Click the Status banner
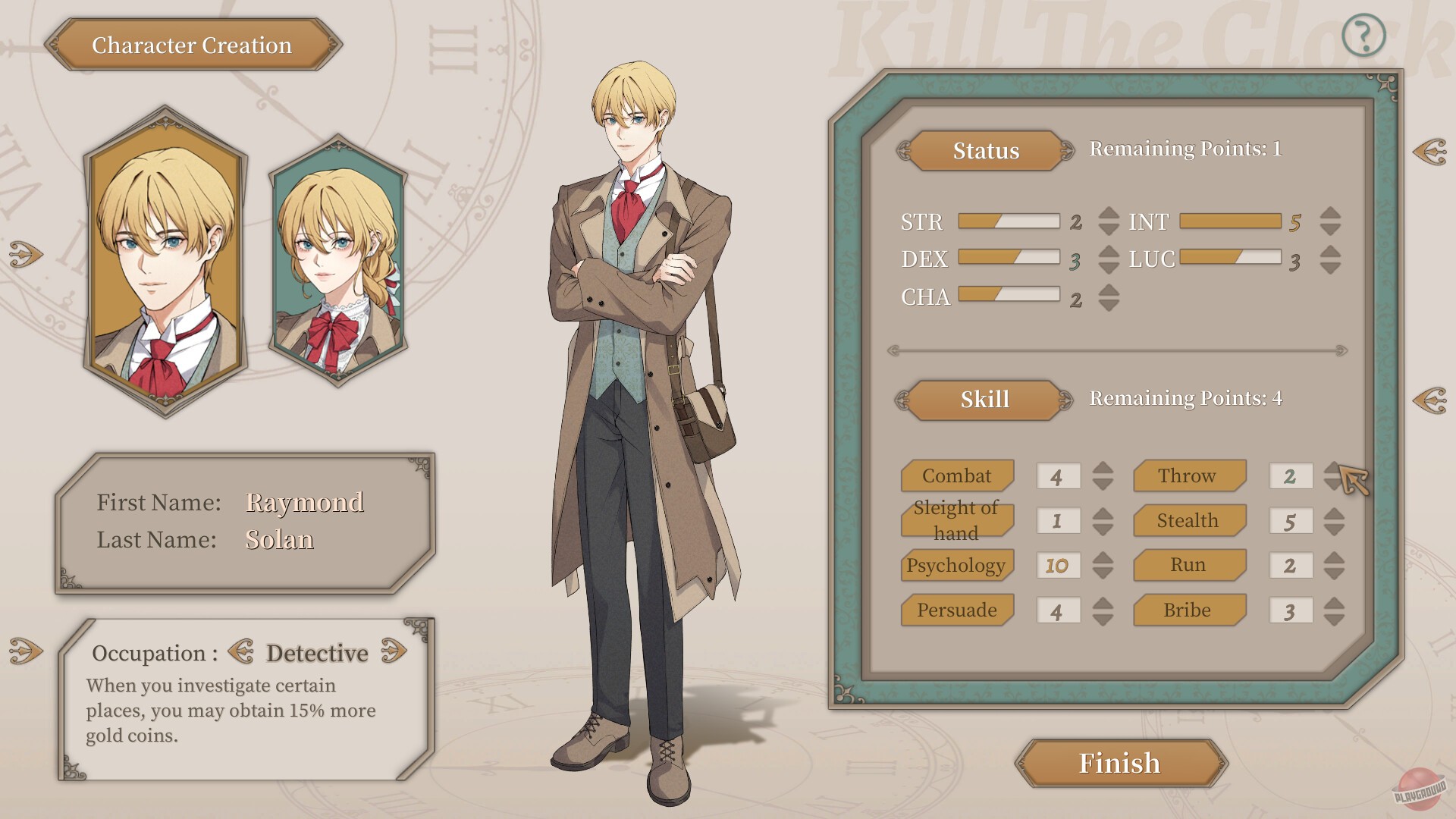 985,150
